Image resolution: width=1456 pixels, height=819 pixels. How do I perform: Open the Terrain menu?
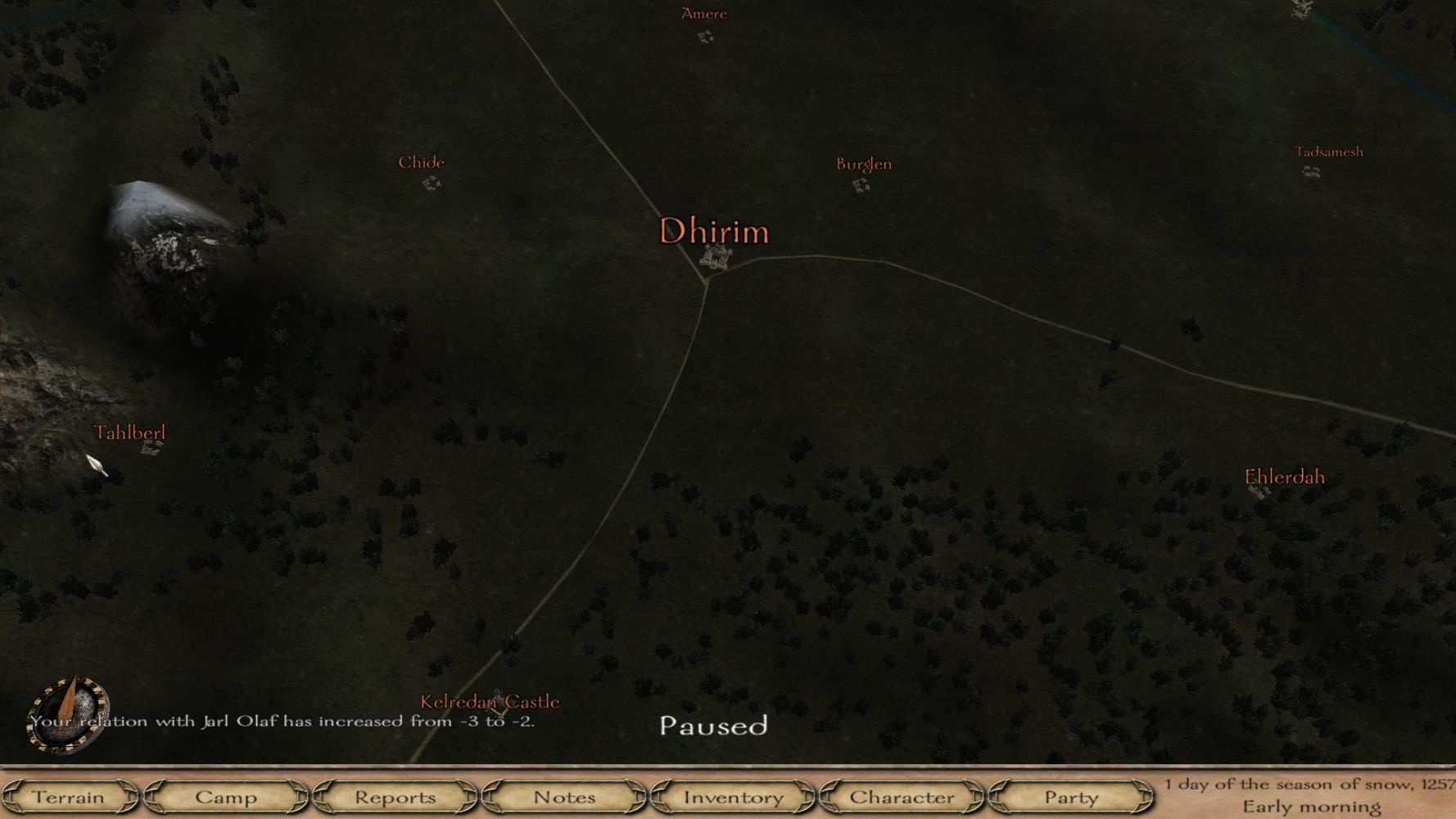click(69, 797)
